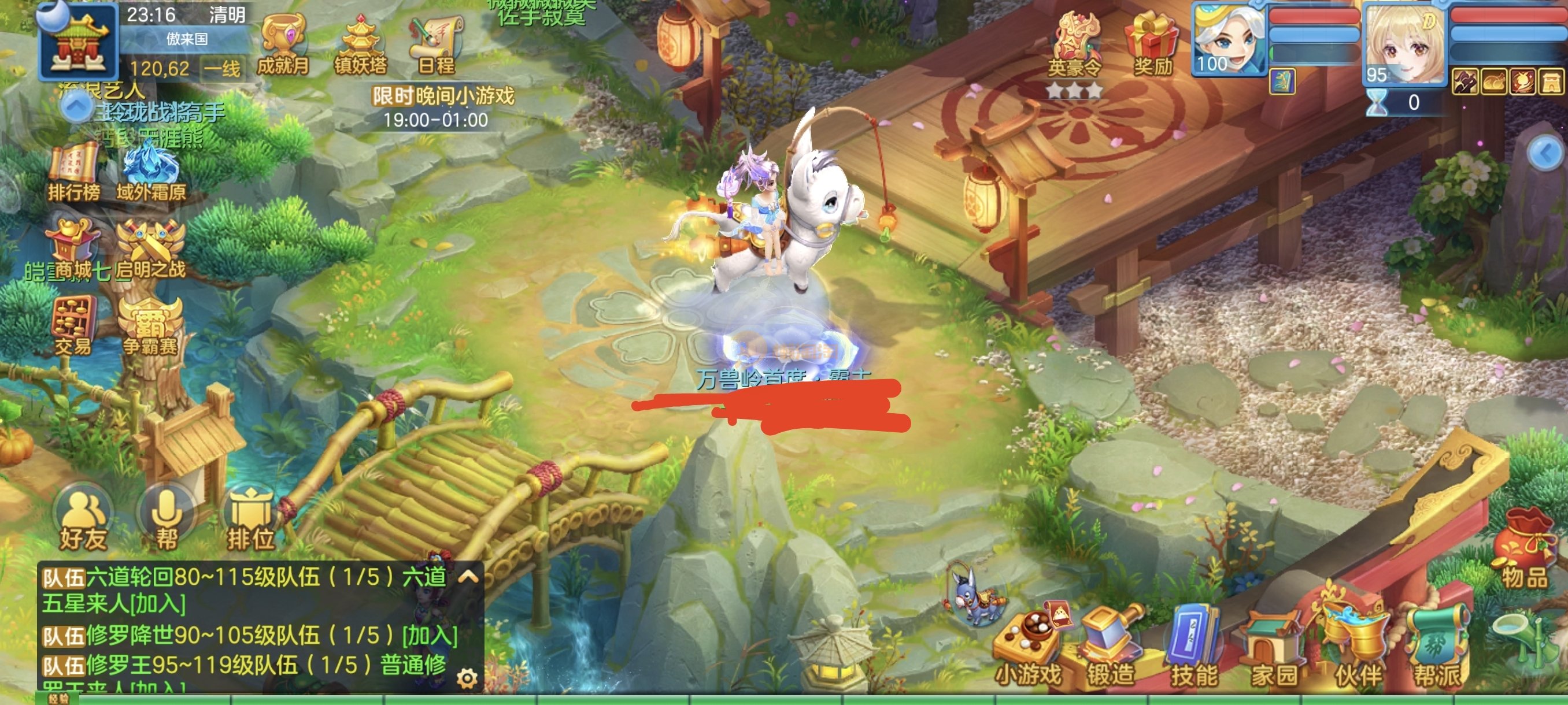The height and width of the screenshot is (705, 1568).
Task: Open the 交易 trade menu
Action: [74, 325]
